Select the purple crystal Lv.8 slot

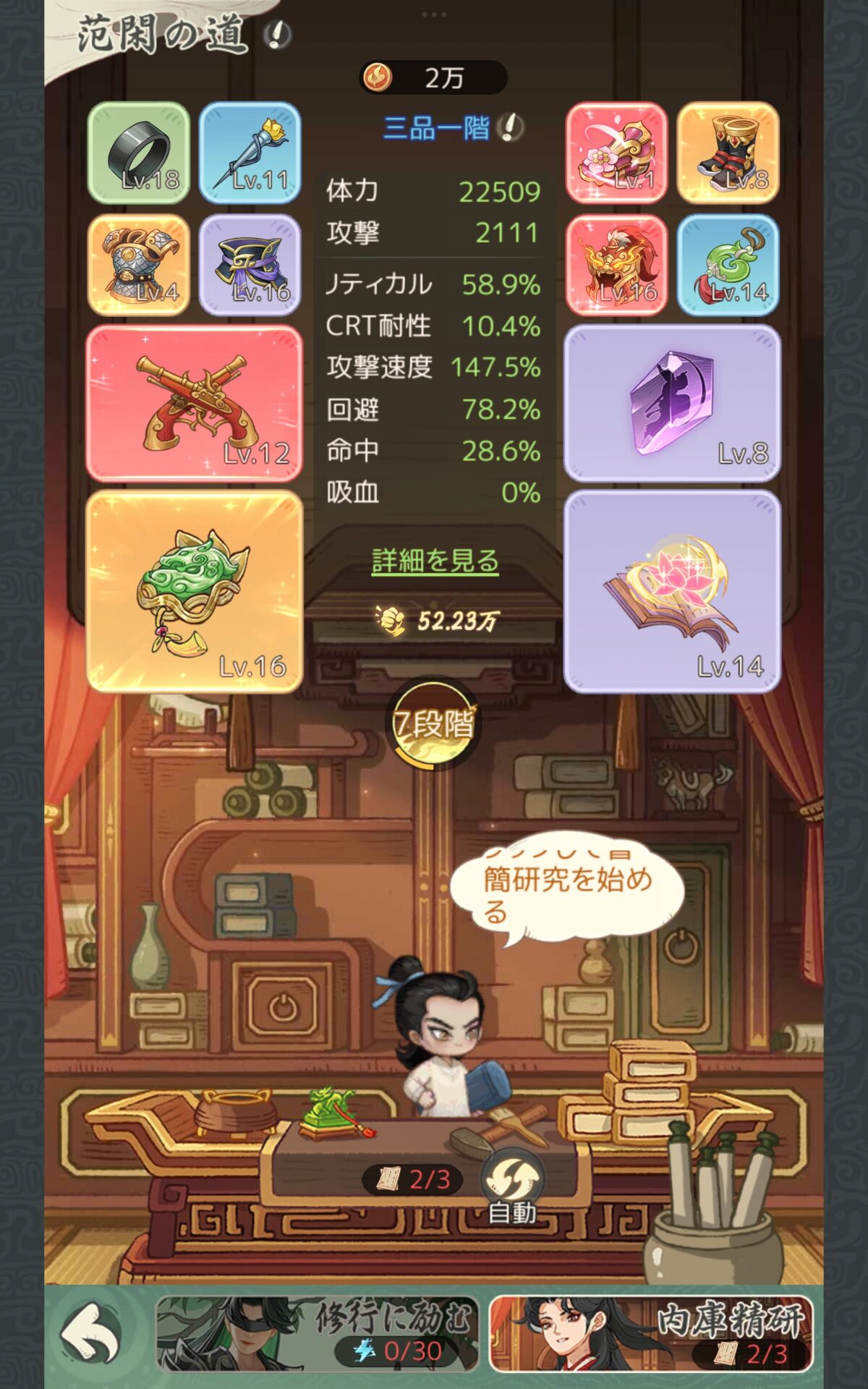(672, 403)
